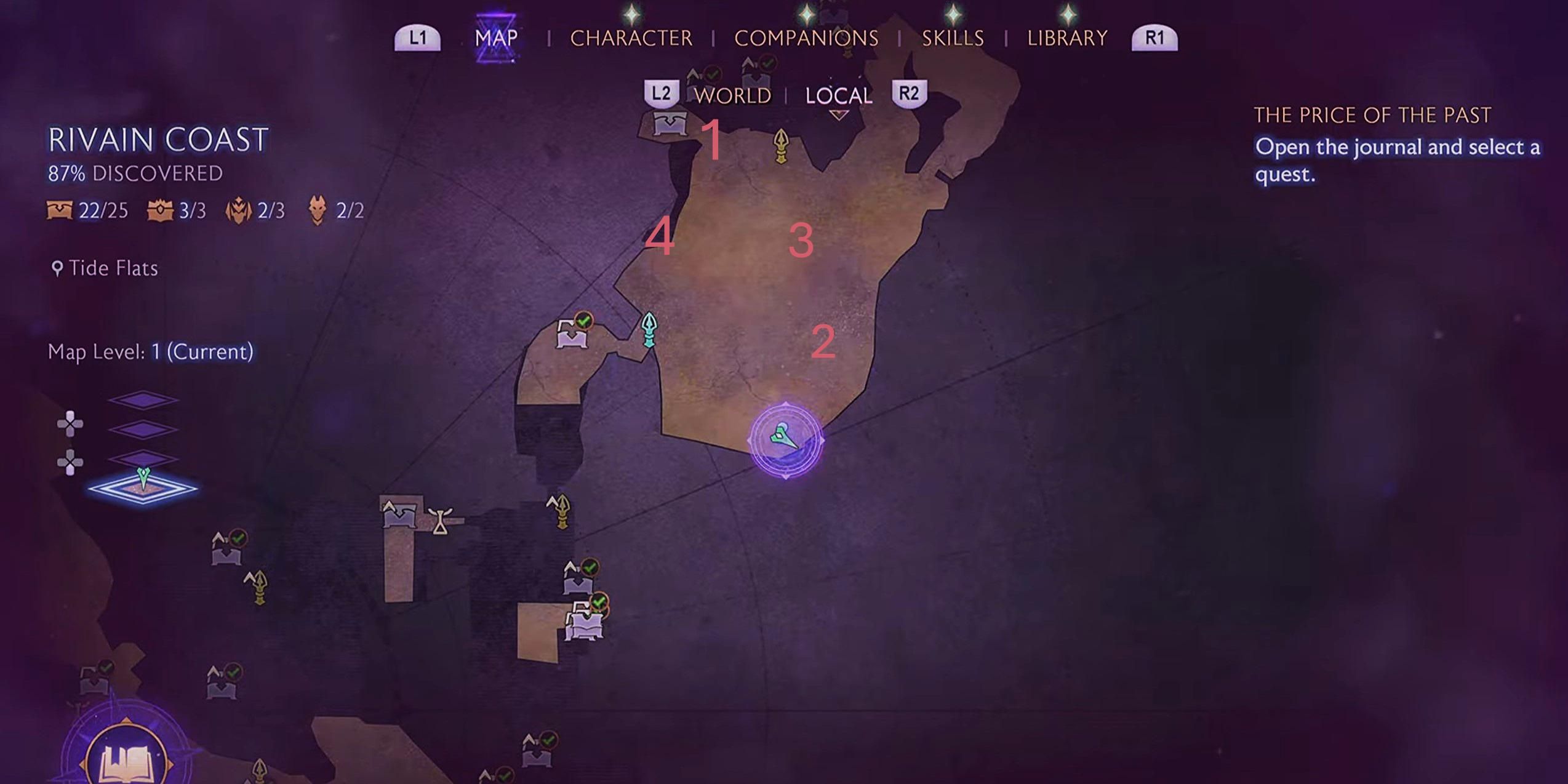The width and height of the screenshot is (1568, 784).
Task: Select the highlighted Map Level 1 diamond
Action: 145,489
